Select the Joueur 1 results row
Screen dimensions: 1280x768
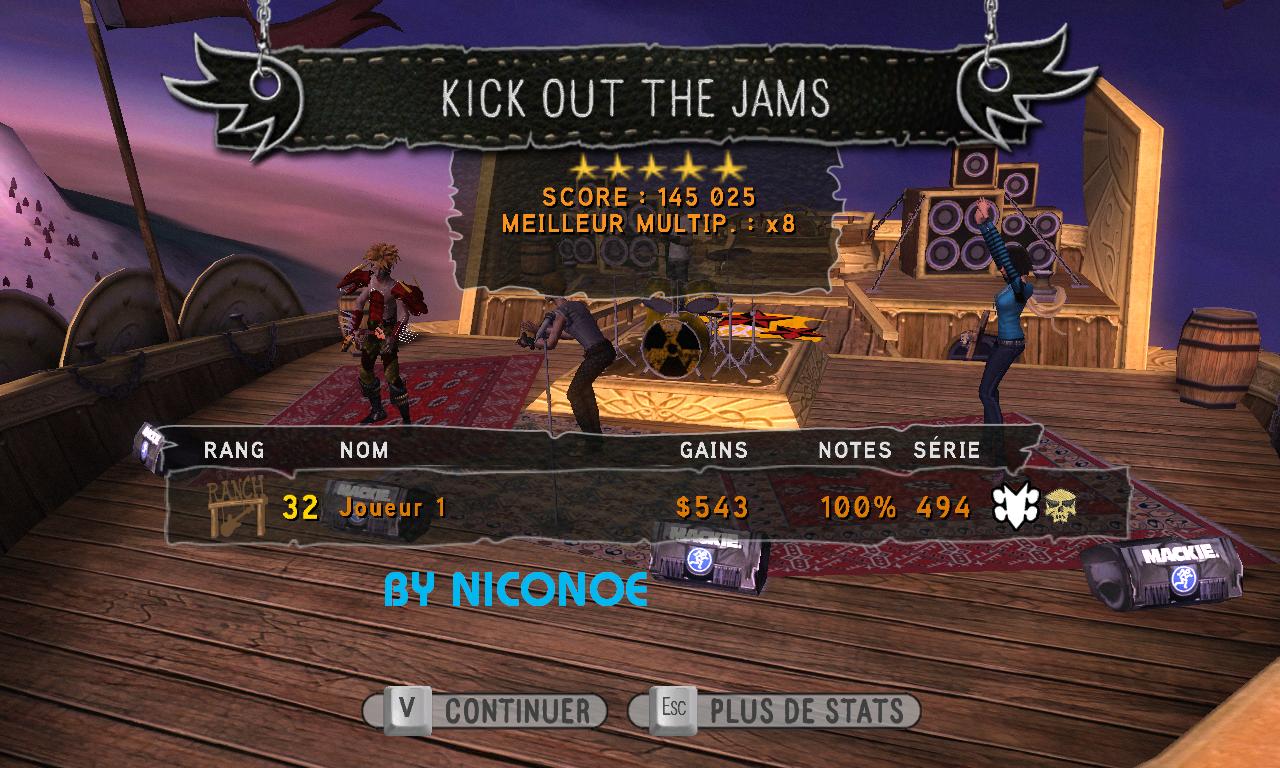click(646, 508)
